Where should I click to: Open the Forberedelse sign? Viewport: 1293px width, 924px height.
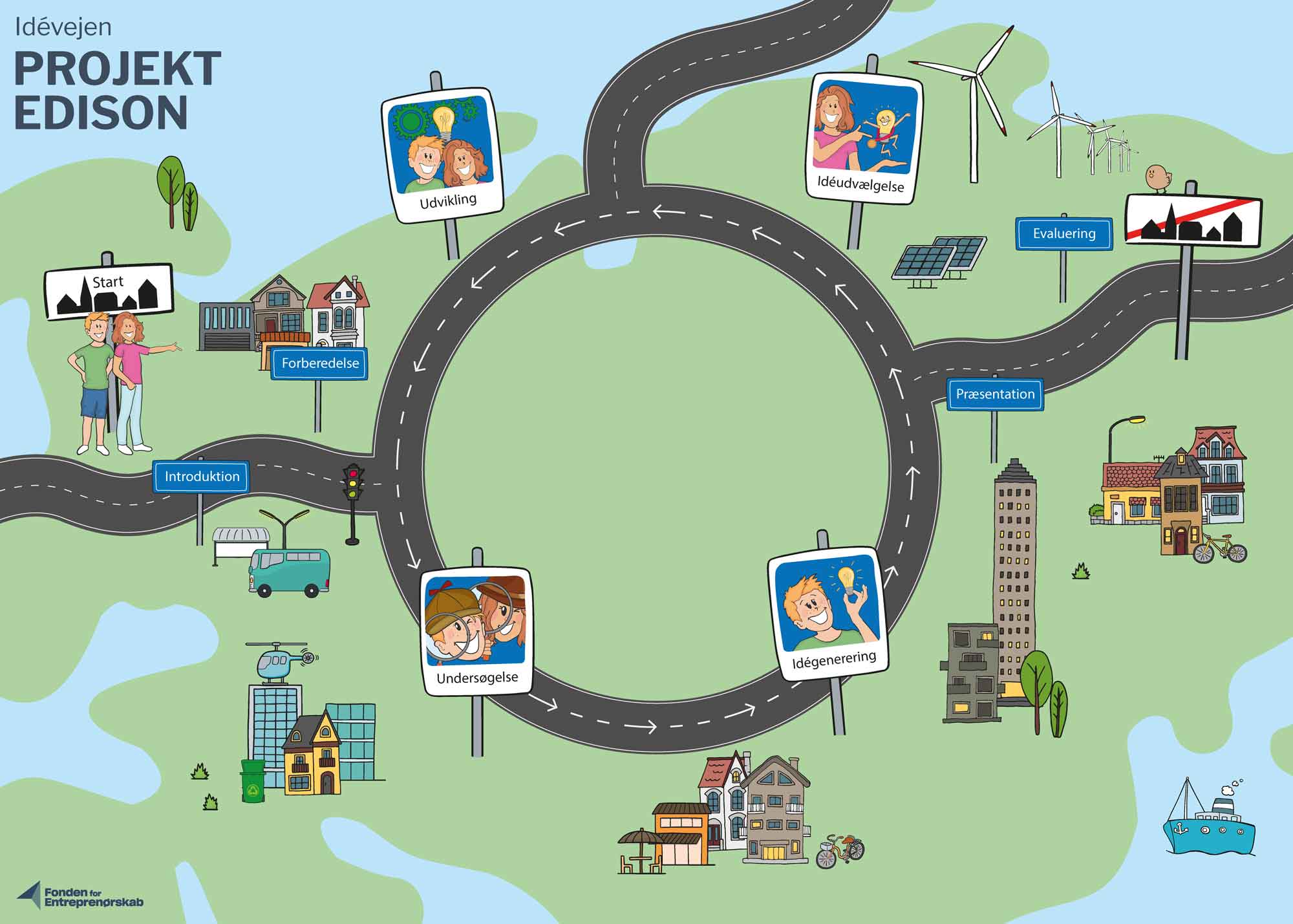(319, 363)
